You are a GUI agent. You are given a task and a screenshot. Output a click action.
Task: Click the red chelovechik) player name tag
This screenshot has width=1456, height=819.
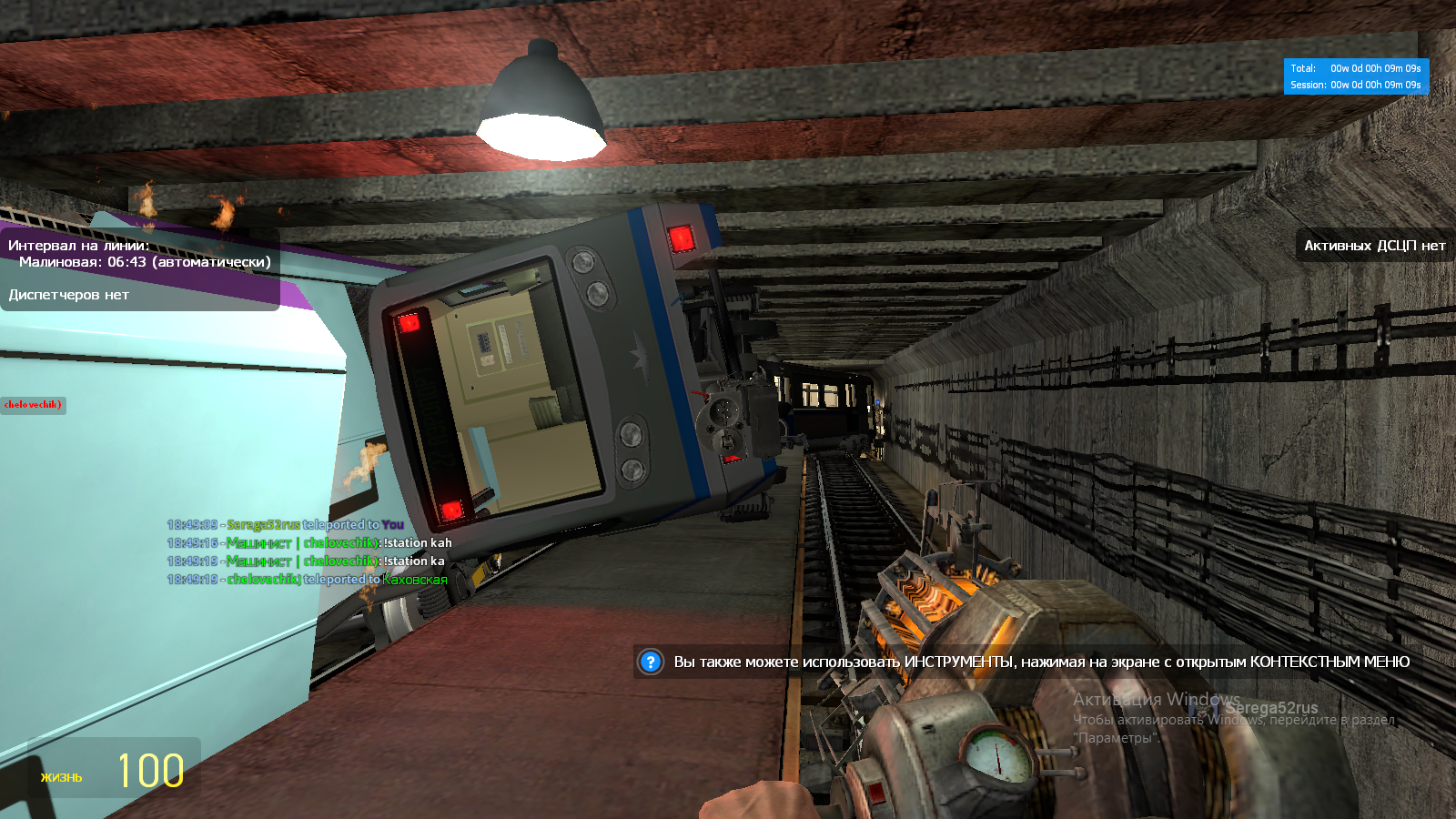click(x=33, y=405)
